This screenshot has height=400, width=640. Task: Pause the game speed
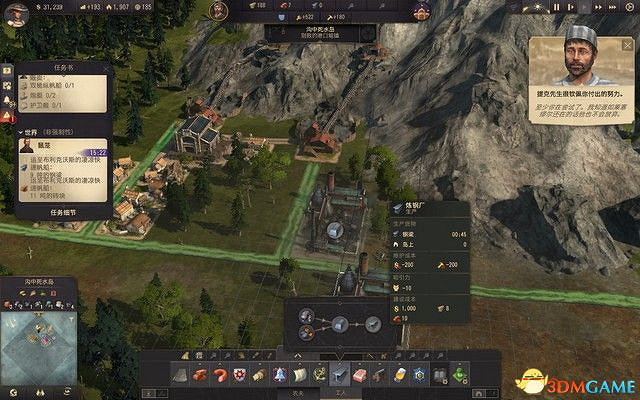[x=556, y=7]
